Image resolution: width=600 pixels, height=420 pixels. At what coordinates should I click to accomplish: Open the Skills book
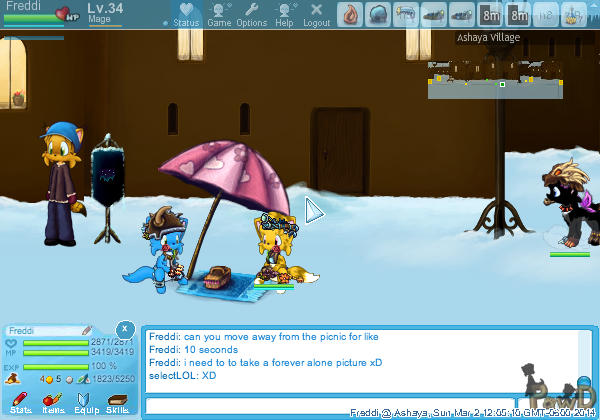click(117, 402)
